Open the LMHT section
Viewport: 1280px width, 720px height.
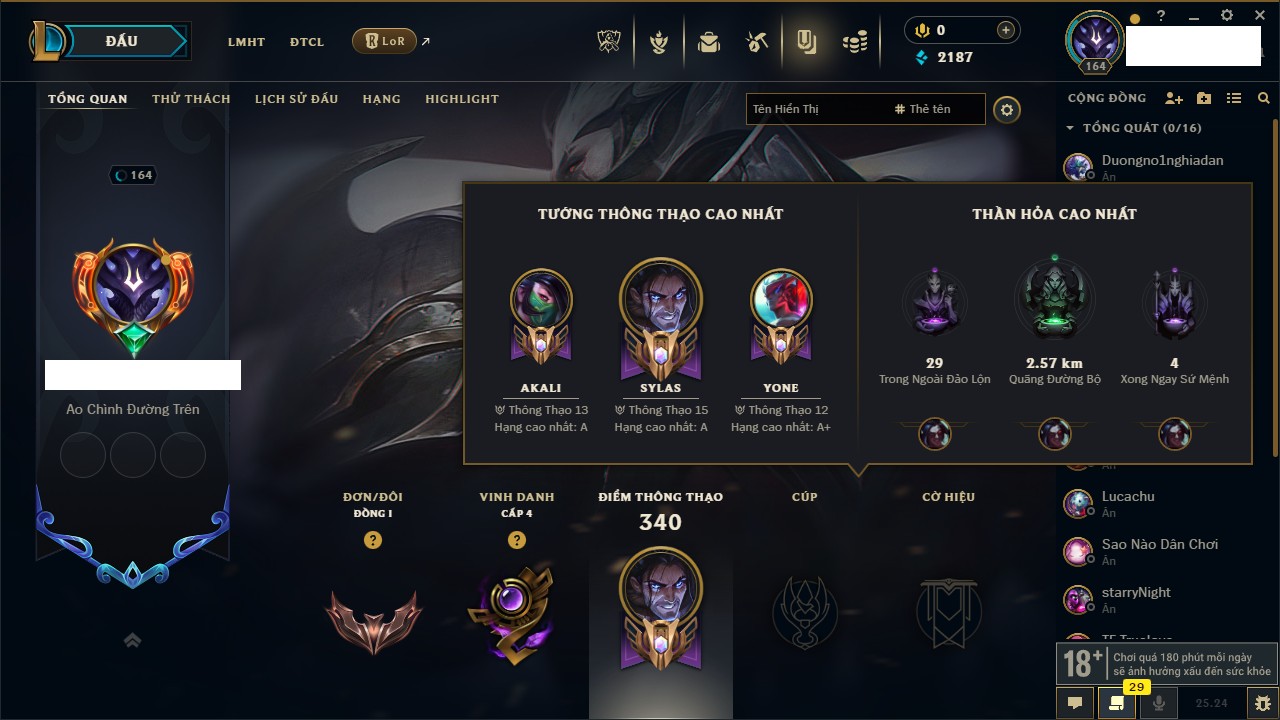(246, 42)
